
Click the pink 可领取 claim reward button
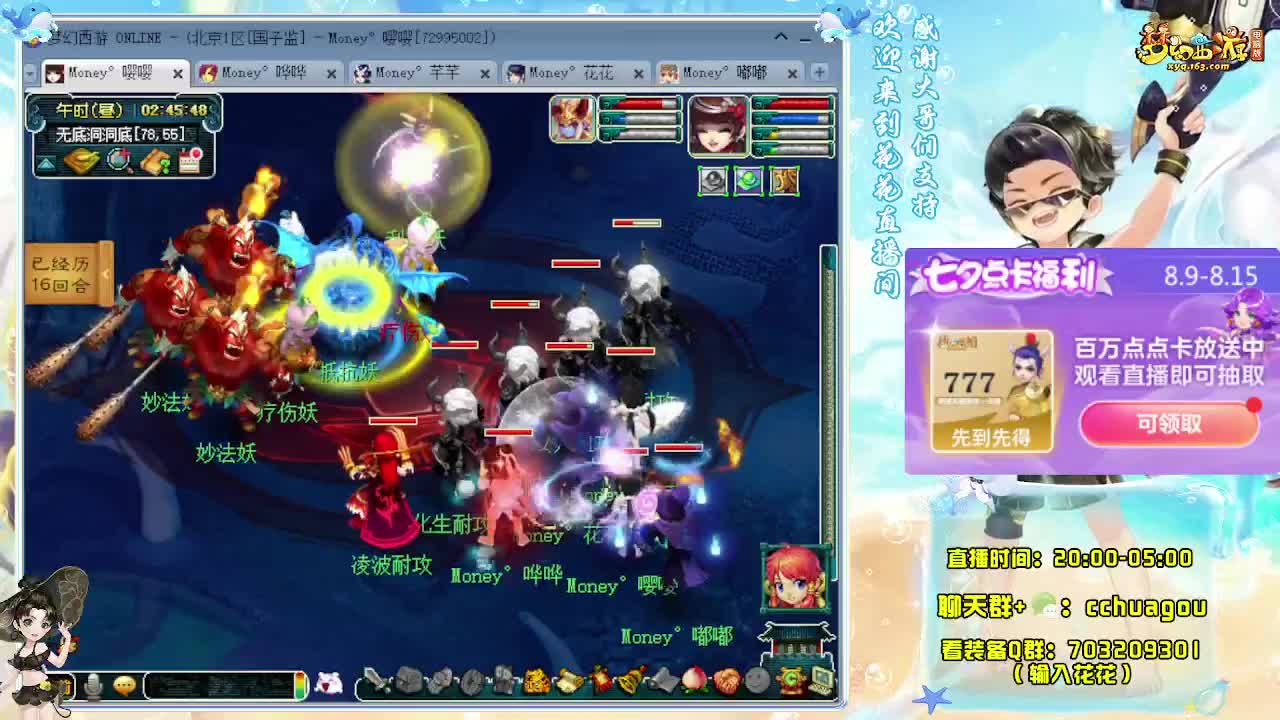(1168, 424)
